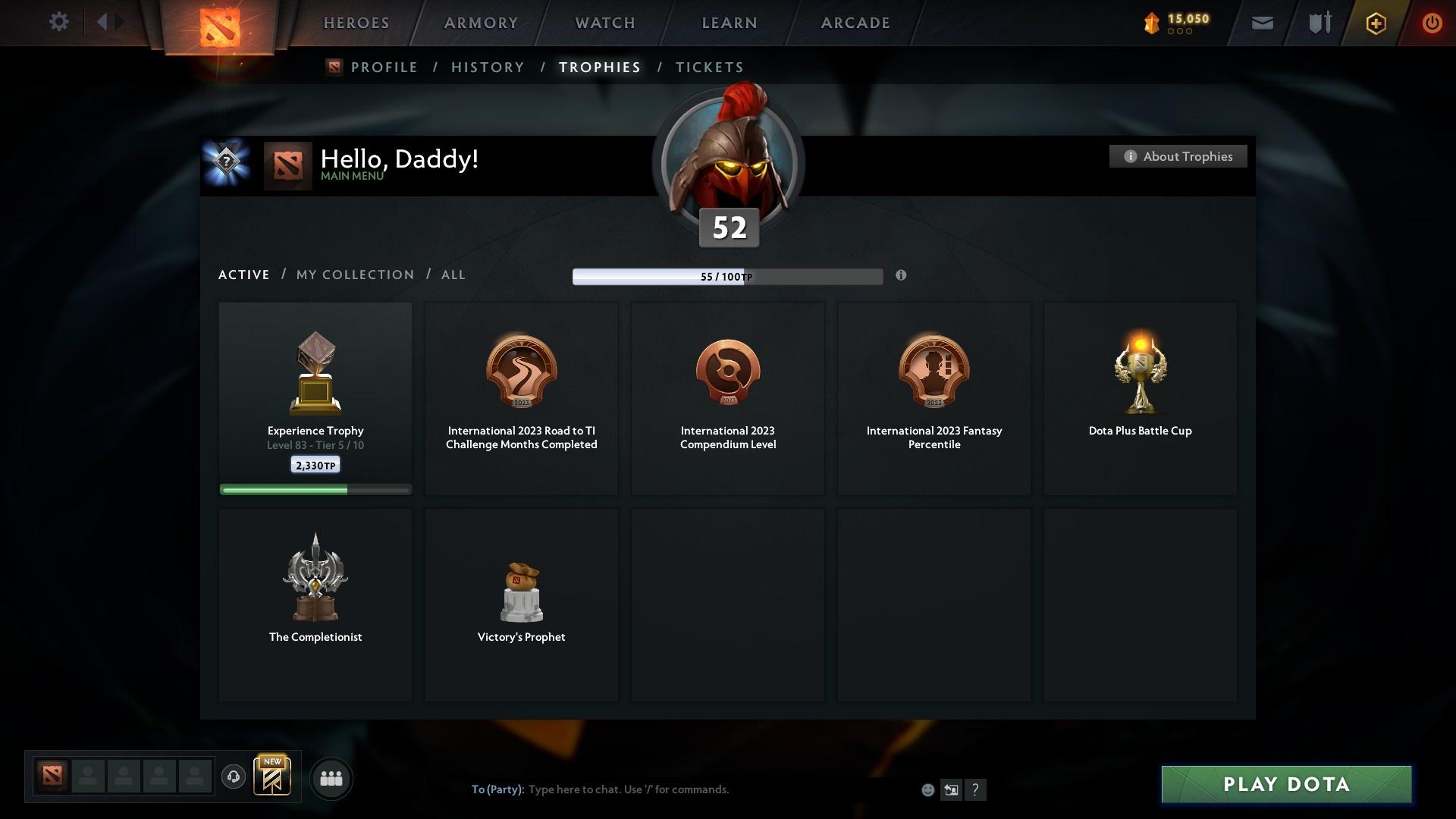This screenshot has width=1456, height=819.
Task: Click the headset voice chat icon
Action: (x=234, y=778)
